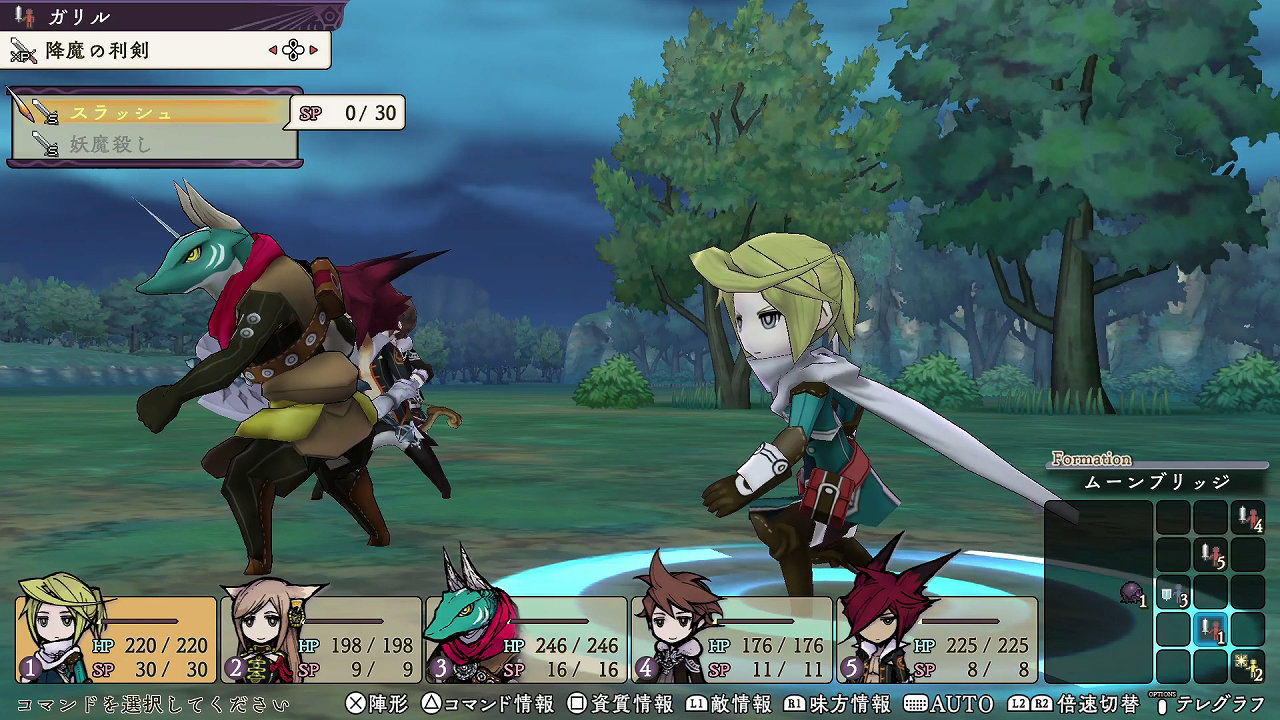Select party member 3 green lizard card
The image size is (1280, 720).
point(526,640)
